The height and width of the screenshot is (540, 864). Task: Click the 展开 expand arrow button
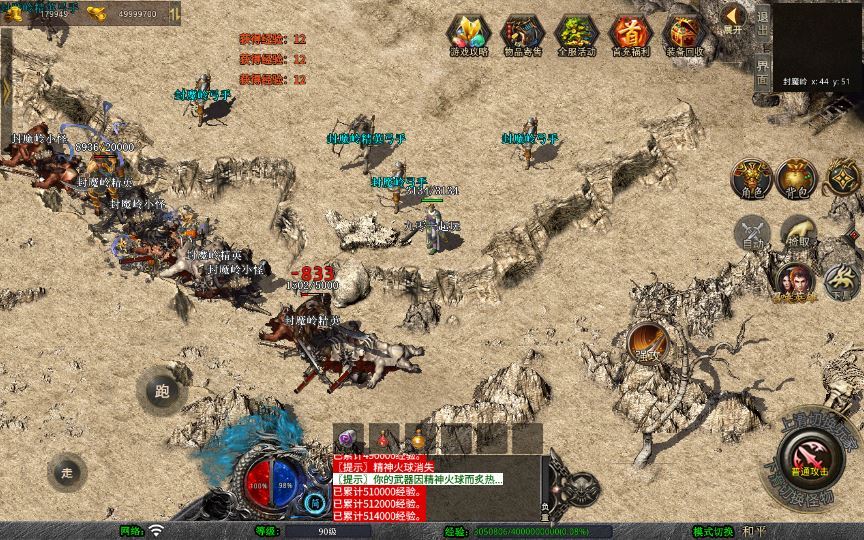tap(734, 20)
